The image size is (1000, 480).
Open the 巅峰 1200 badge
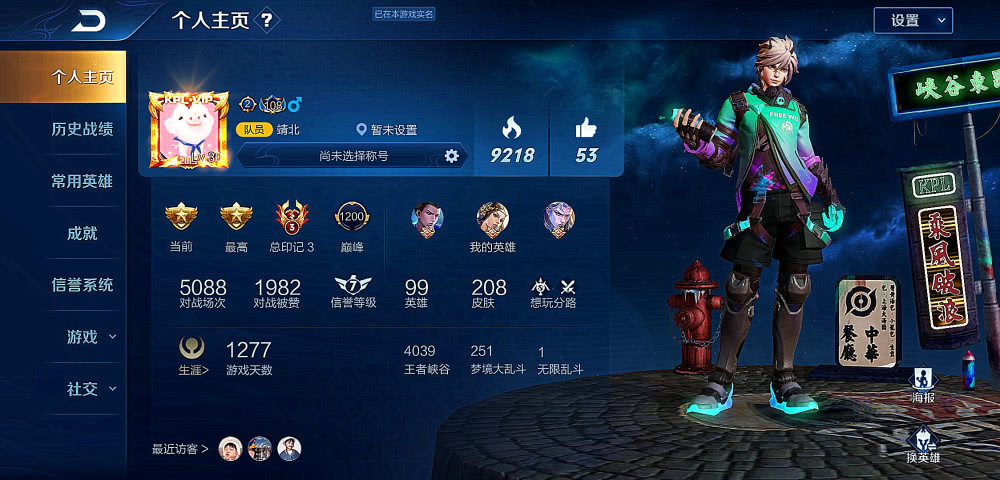coord(351,225)
